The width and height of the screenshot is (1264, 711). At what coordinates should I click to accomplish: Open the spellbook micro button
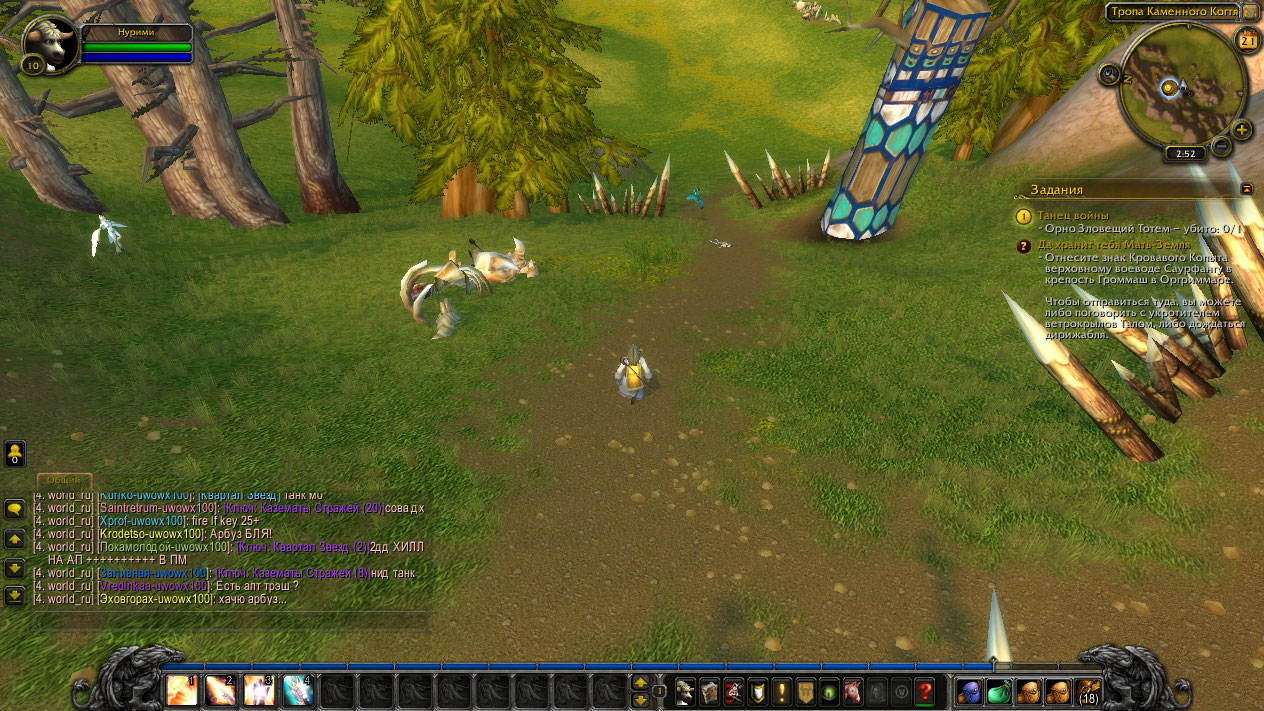[709, 691]
